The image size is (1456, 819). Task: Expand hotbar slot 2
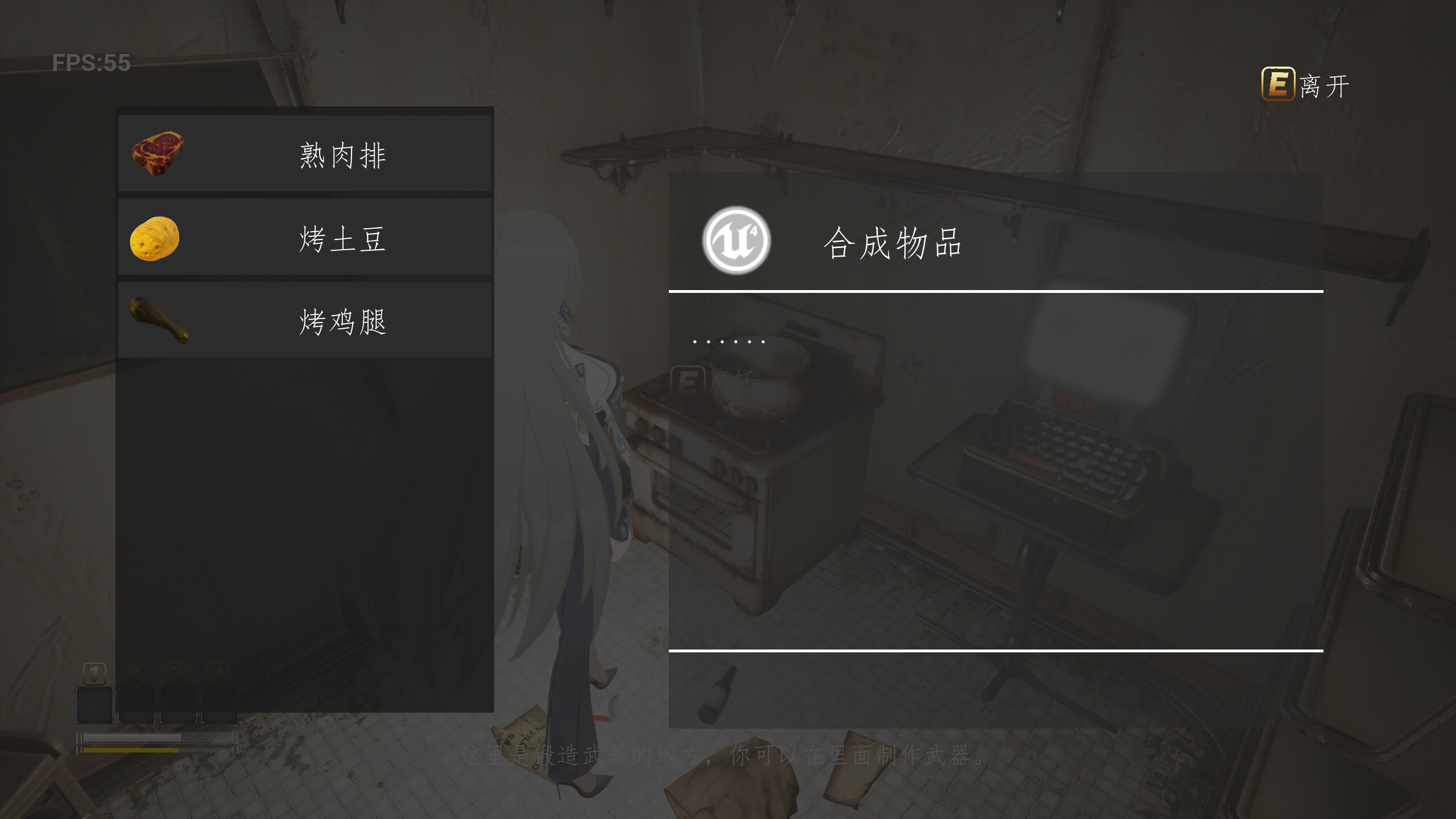click(x=136, y=705)
